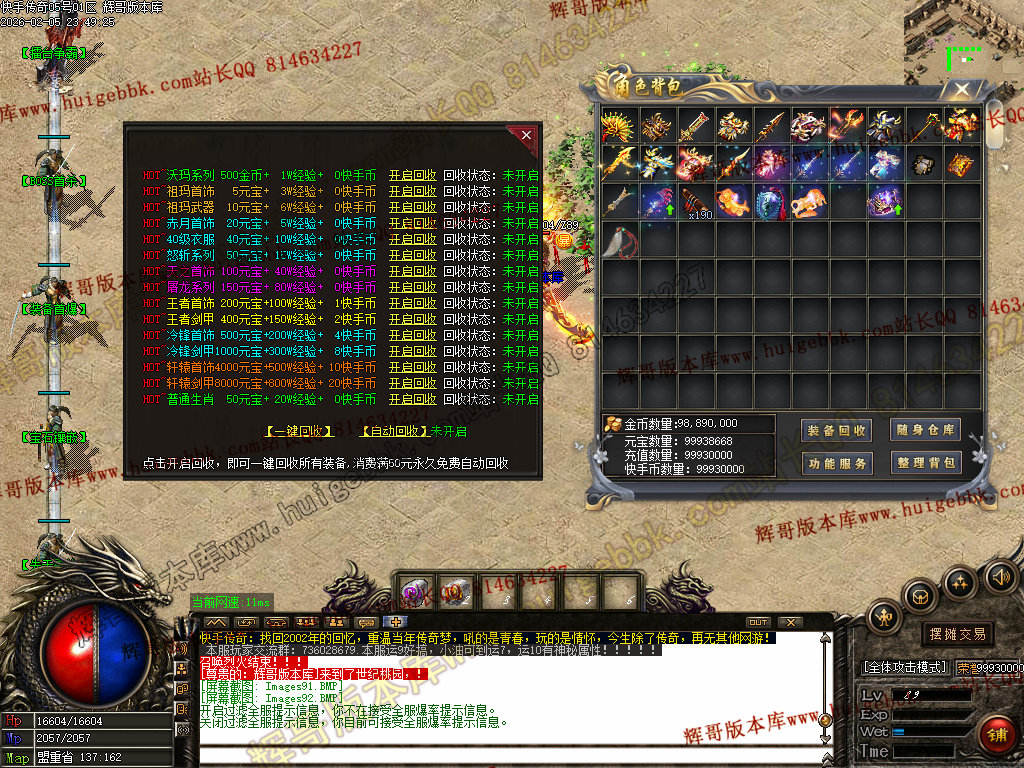The image size is (1024, 768).
Task: Open 装备回收 equipment recycling
Action: pos(836,430)
